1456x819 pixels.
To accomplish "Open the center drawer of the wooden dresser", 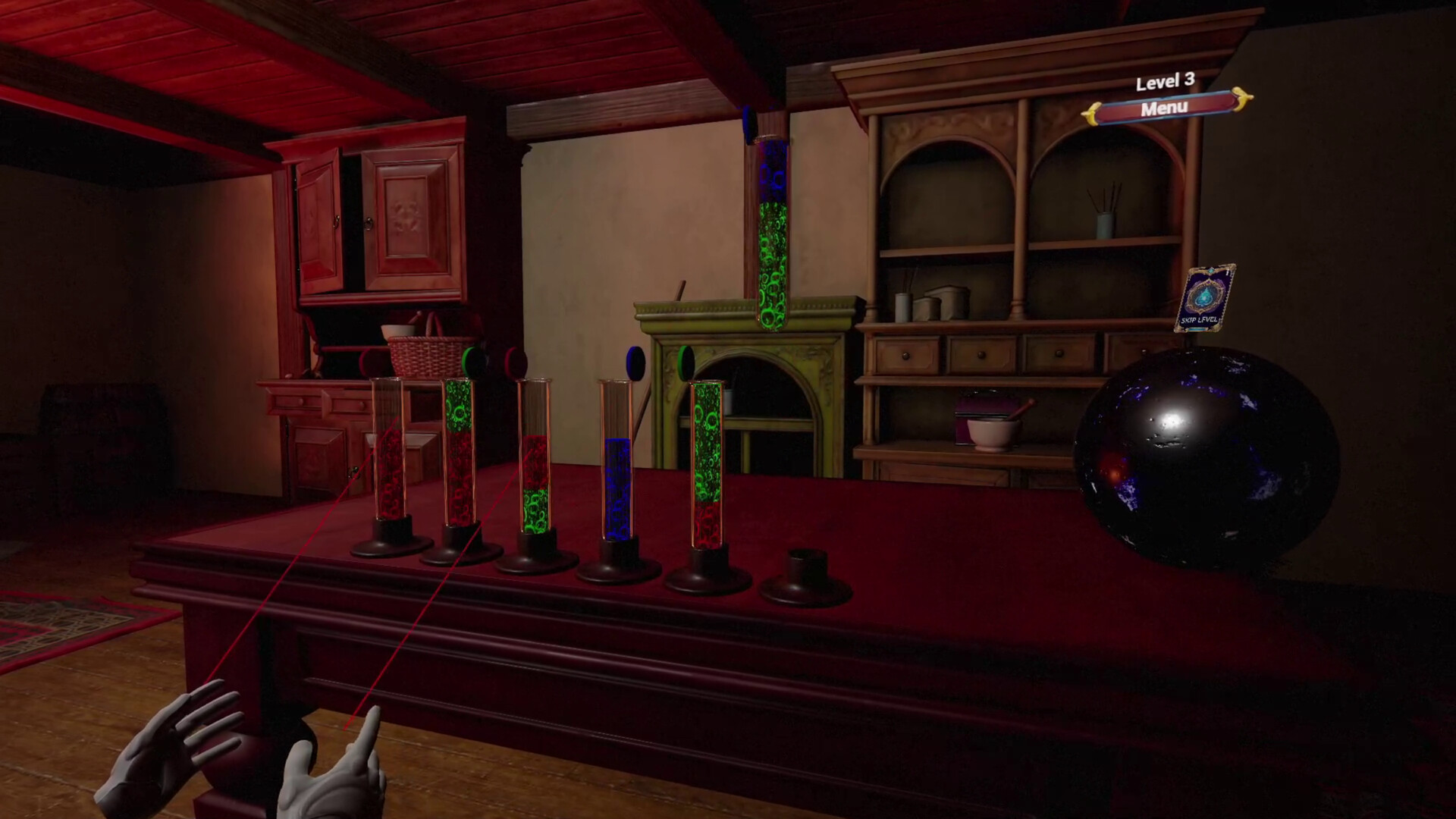I will point(981,356).
